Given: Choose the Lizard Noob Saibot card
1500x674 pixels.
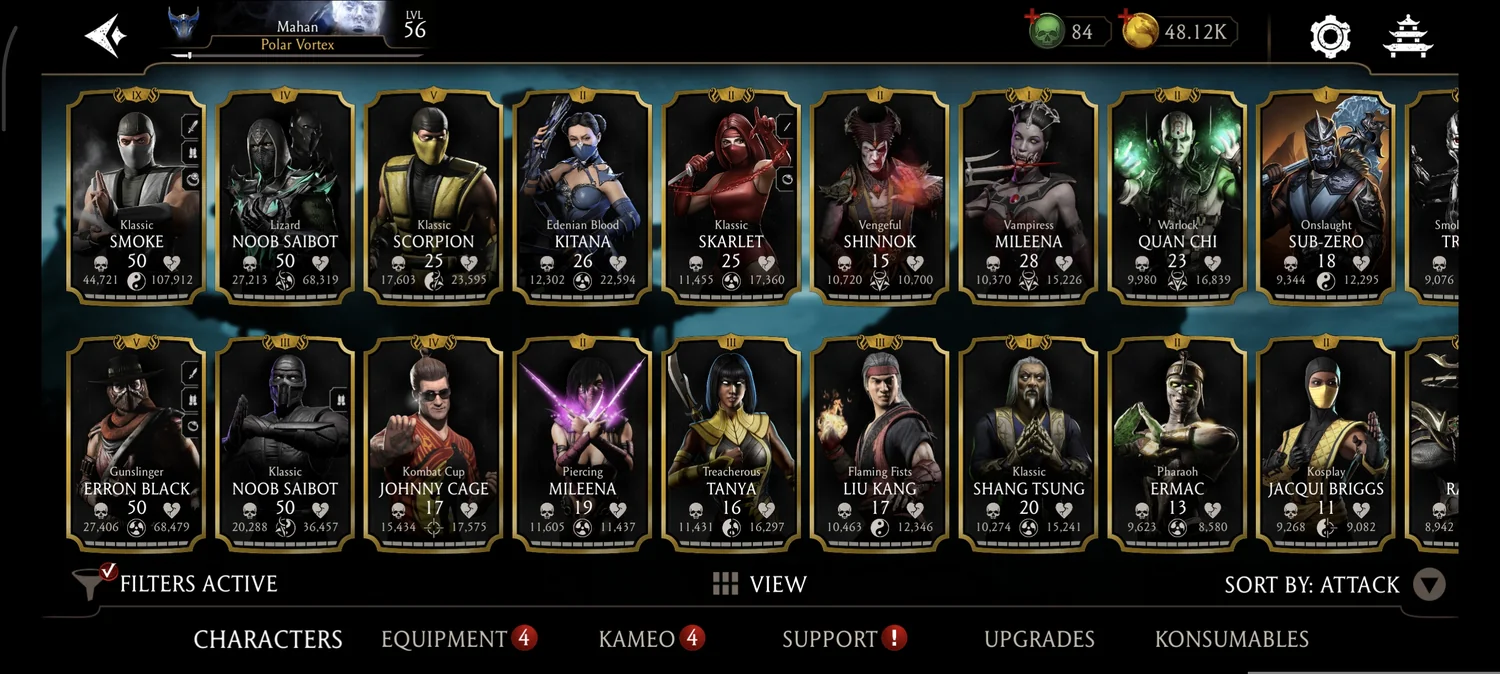Looking at the screenshot, I should point(285,195).
